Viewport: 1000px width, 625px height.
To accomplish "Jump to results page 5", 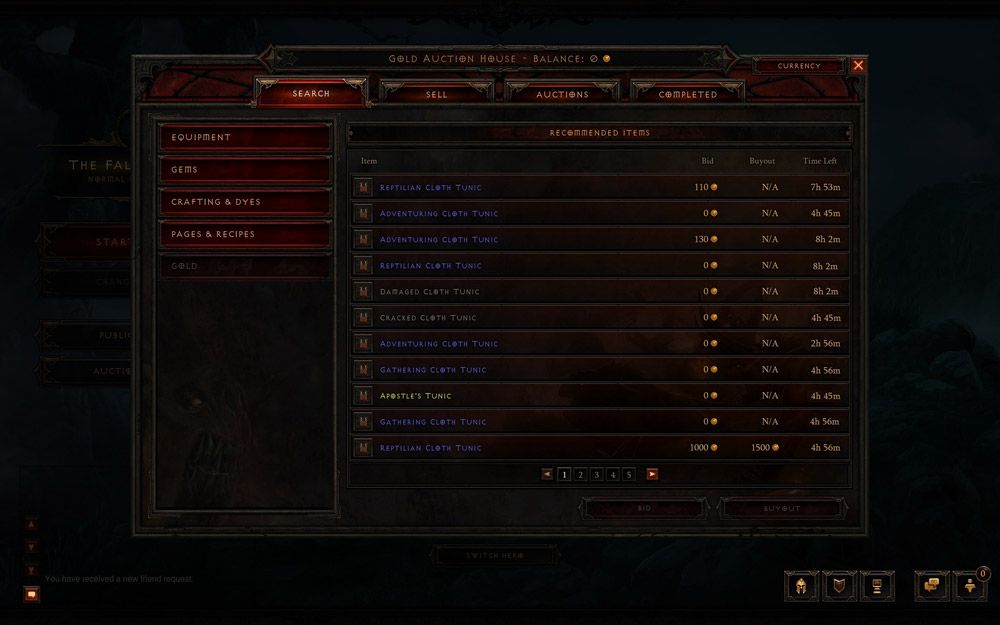I will pos(629,475).
